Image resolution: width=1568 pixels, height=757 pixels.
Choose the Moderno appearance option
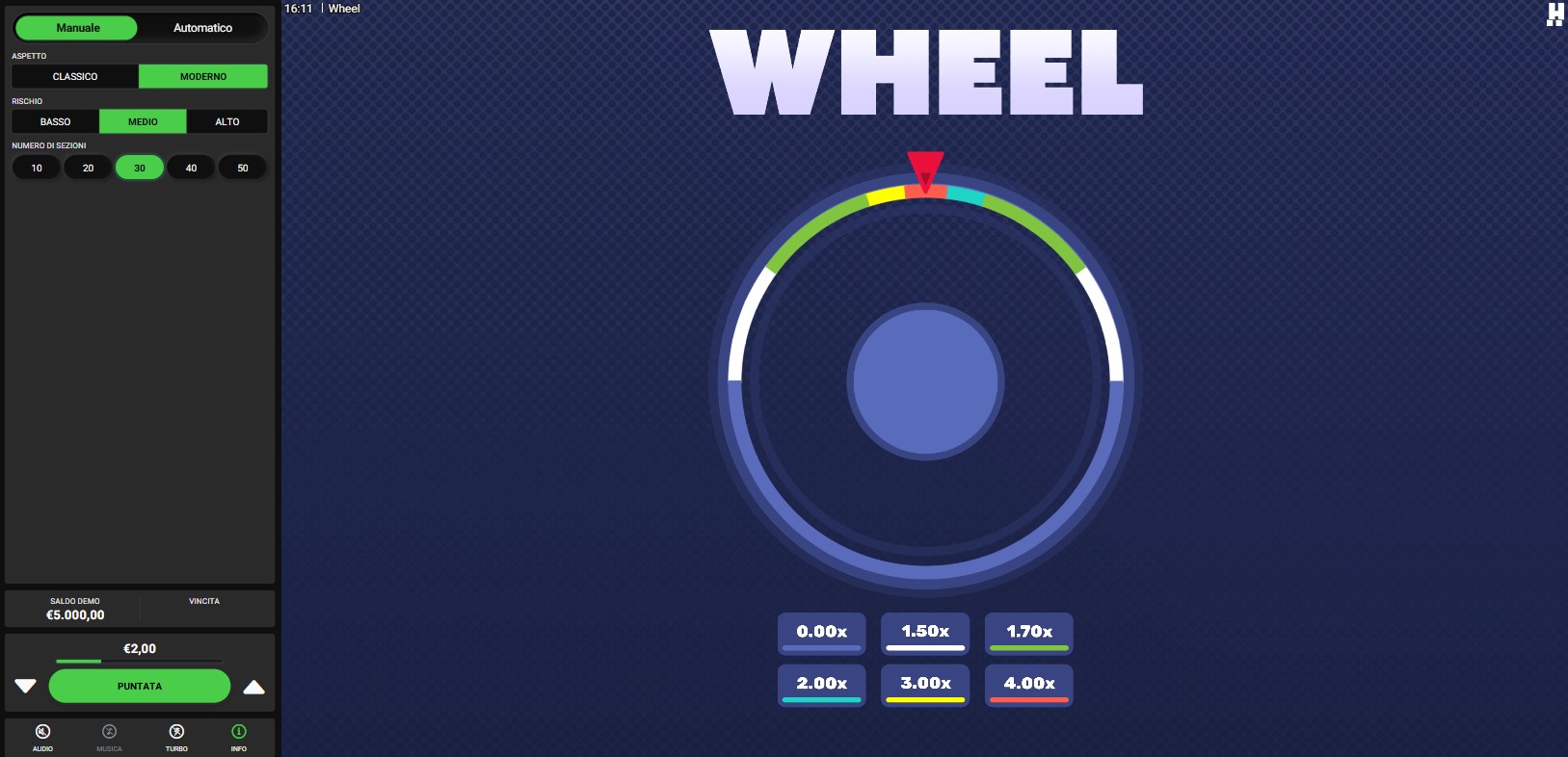[203, 76]
